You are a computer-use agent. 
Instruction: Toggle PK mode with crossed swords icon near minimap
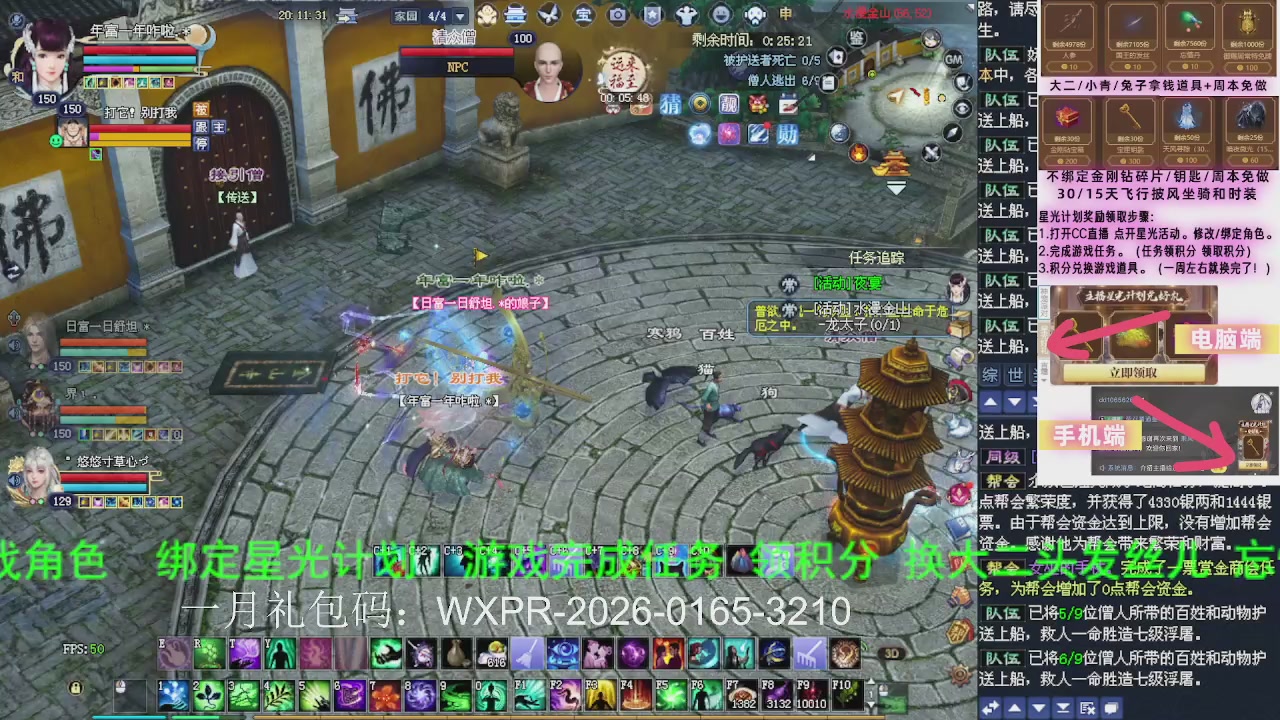coord(932,153)
